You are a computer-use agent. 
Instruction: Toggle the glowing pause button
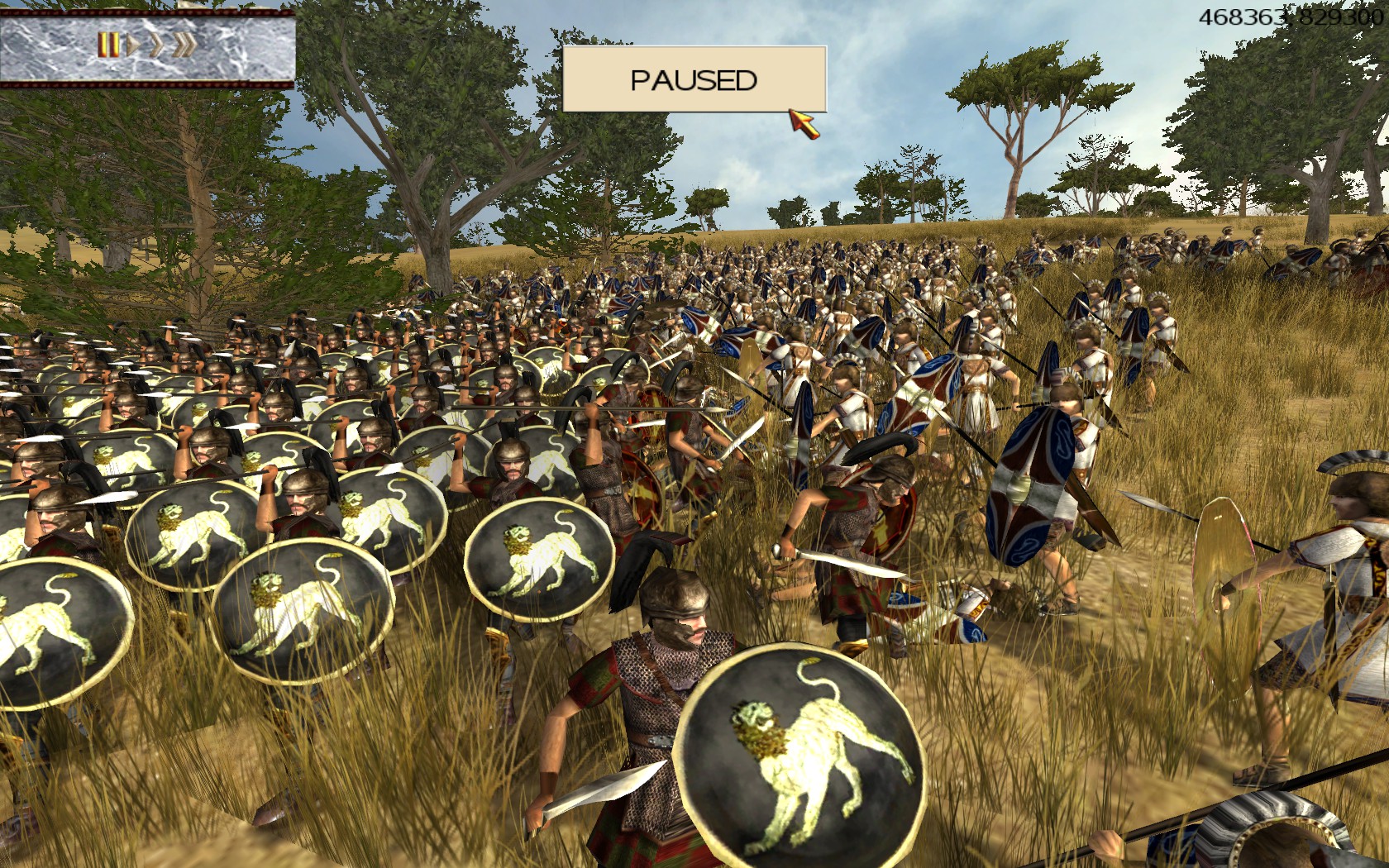point(108,45)
